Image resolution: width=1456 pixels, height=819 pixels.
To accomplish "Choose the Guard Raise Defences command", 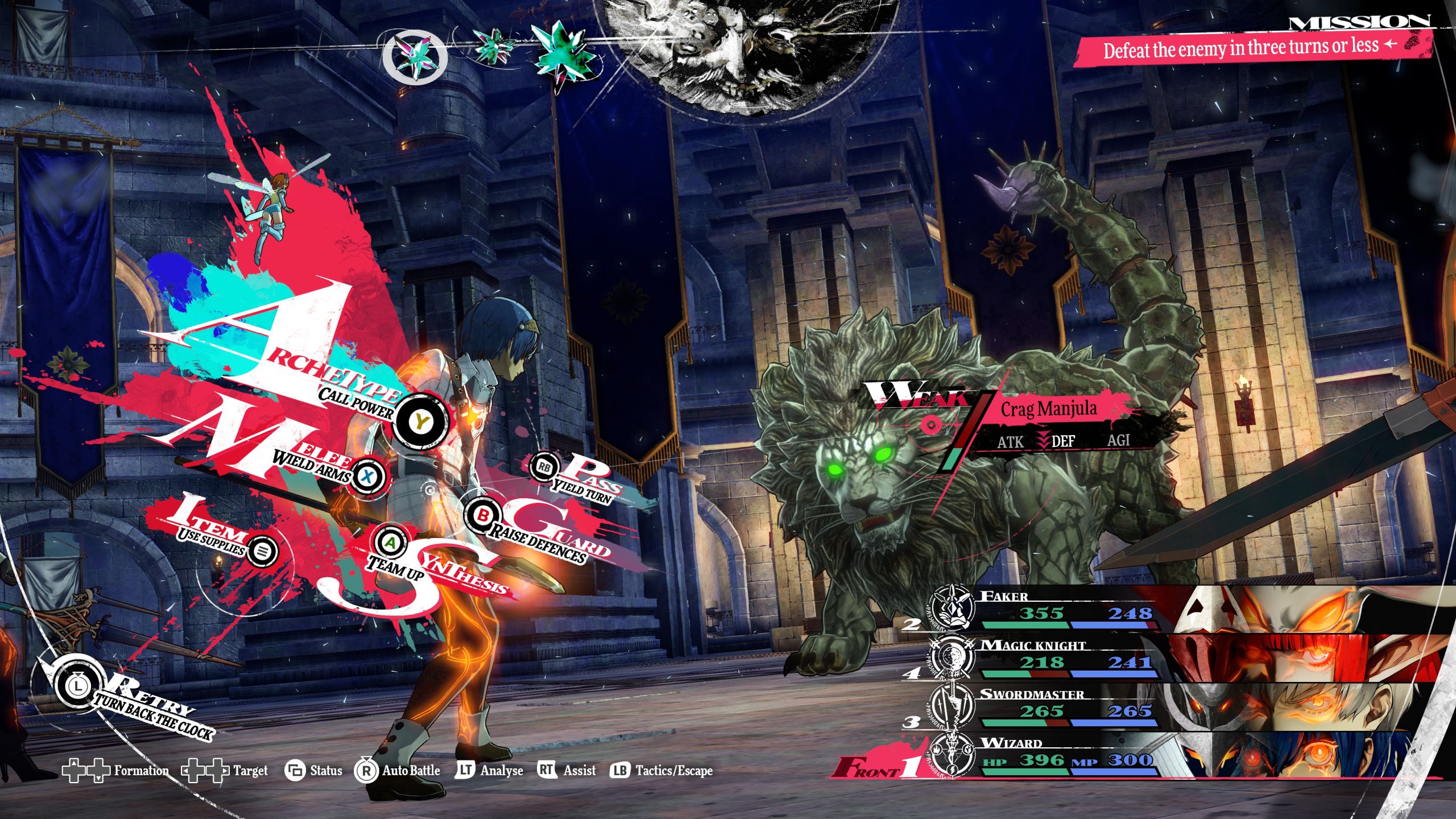I will point(482,515).
